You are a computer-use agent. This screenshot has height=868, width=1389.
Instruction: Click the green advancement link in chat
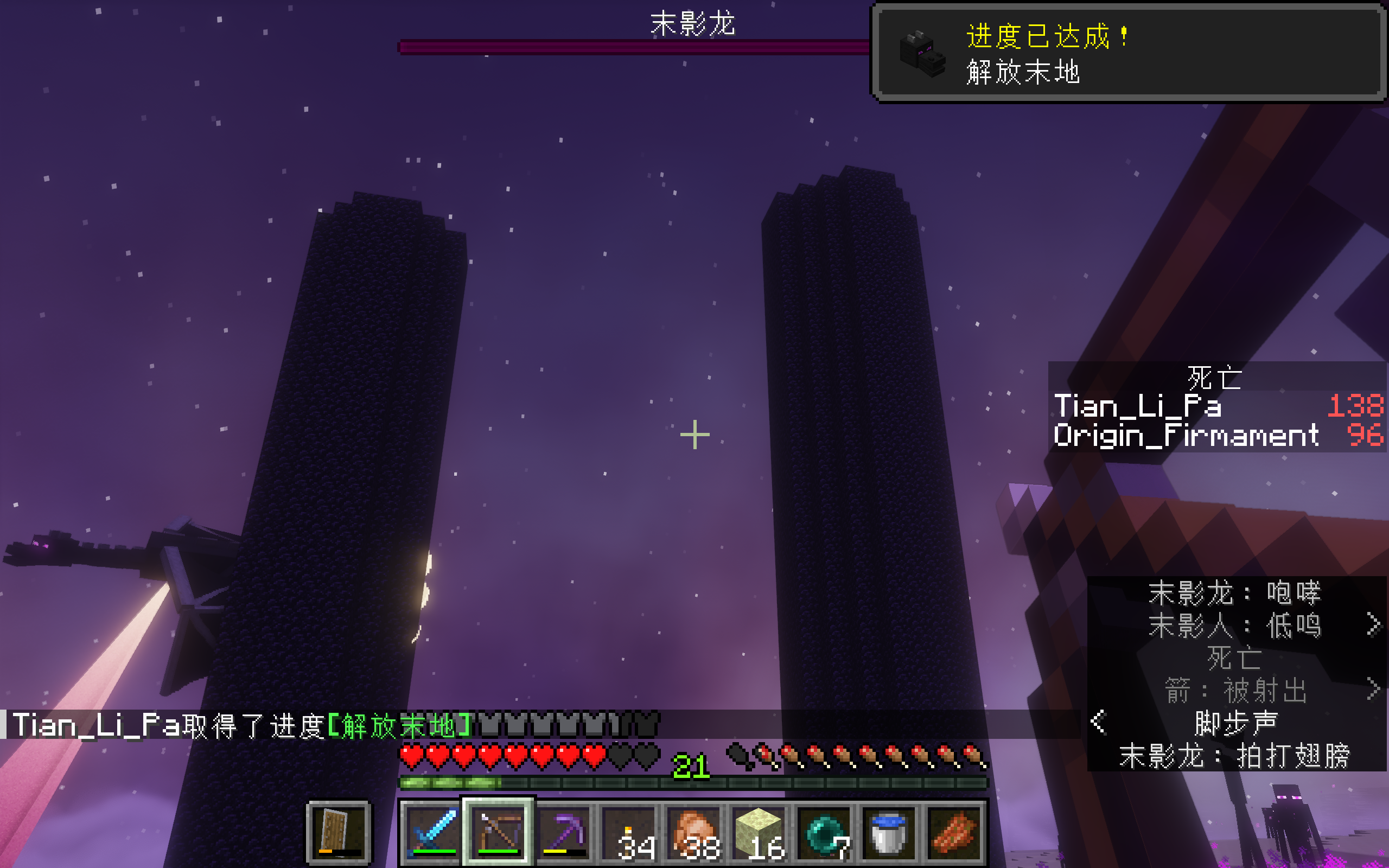click(x=400, y=726)
